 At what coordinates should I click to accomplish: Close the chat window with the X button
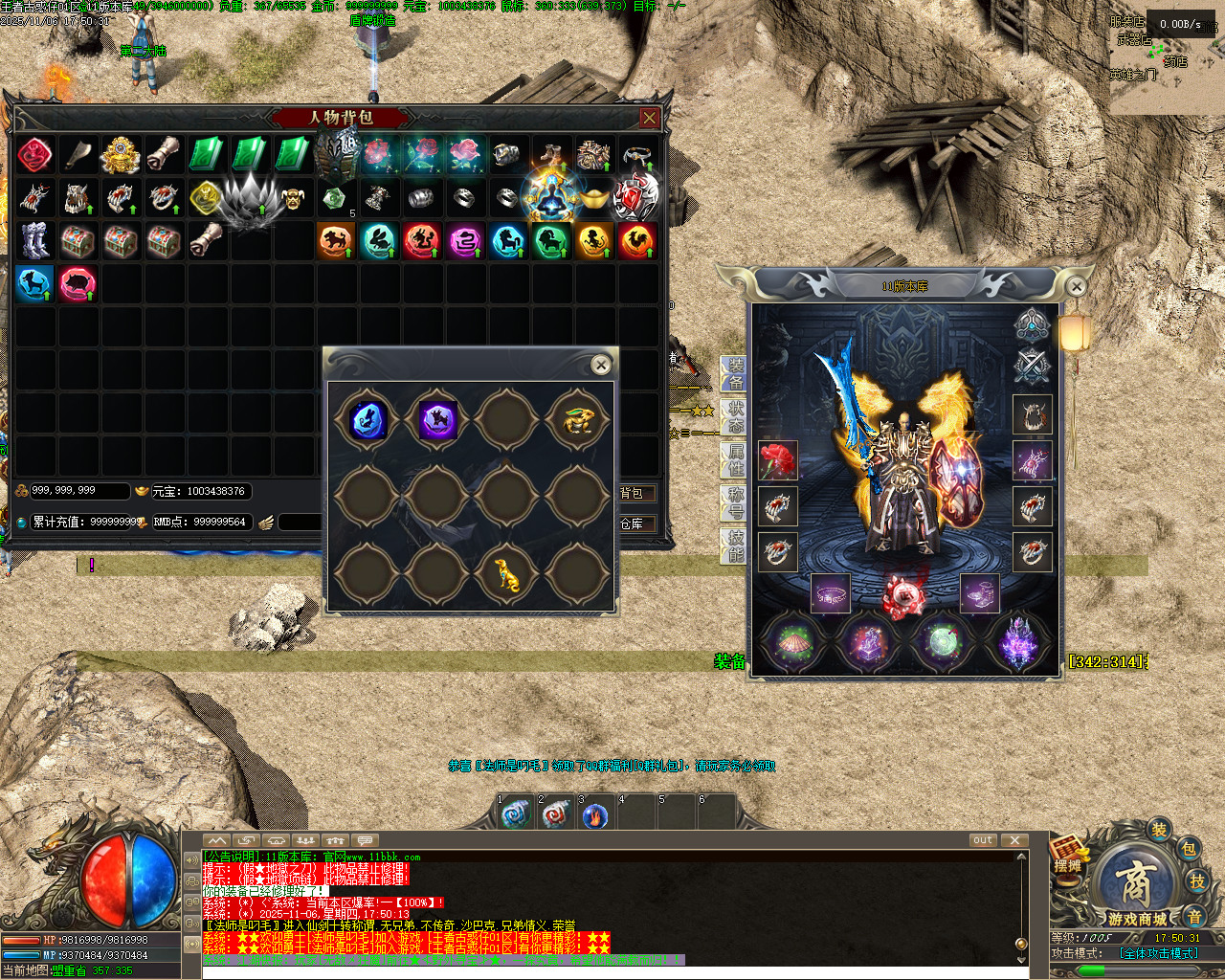(x=1014, y=840)
